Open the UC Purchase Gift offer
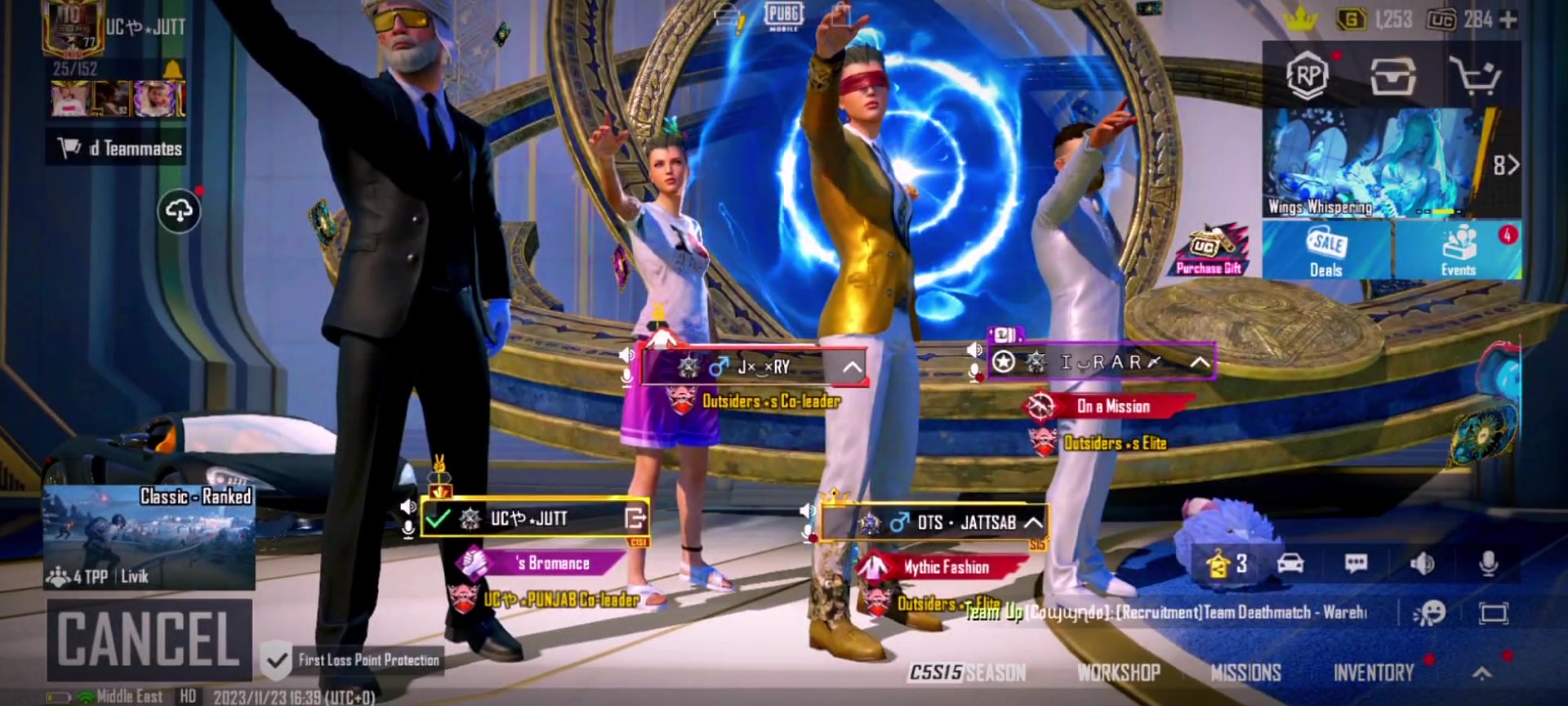This screenshot has width=1568, height=706. click(1209, 251)
